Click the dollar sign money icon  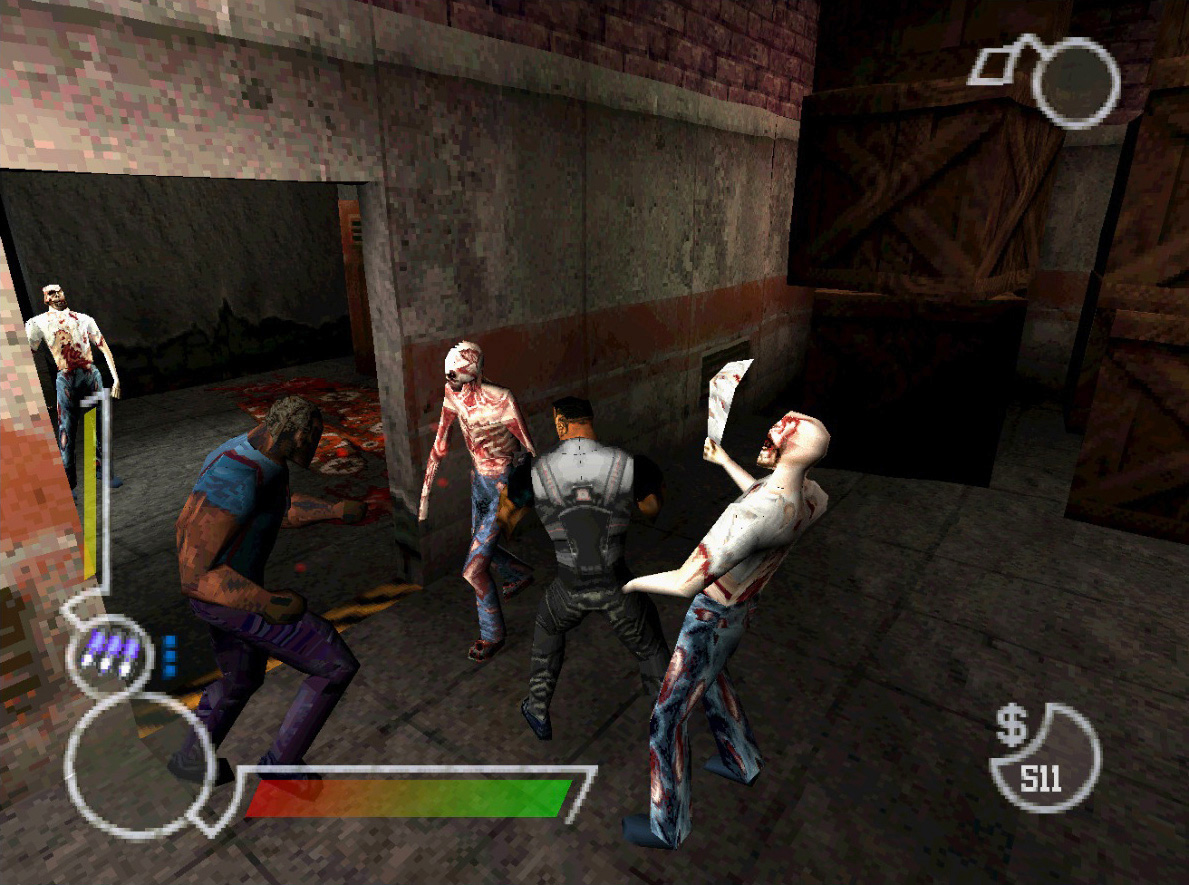(x=1012, y=727)
